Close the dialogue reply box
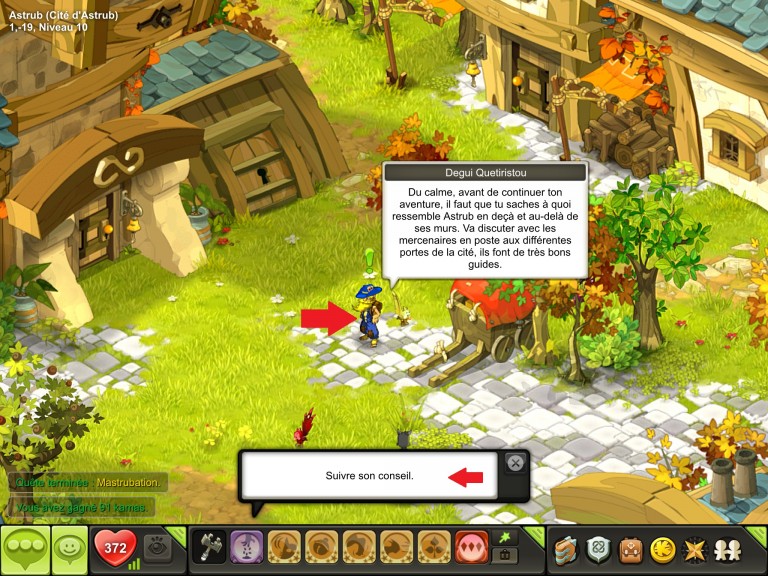Viewport: 768px width, 576px height. (514, 462)
